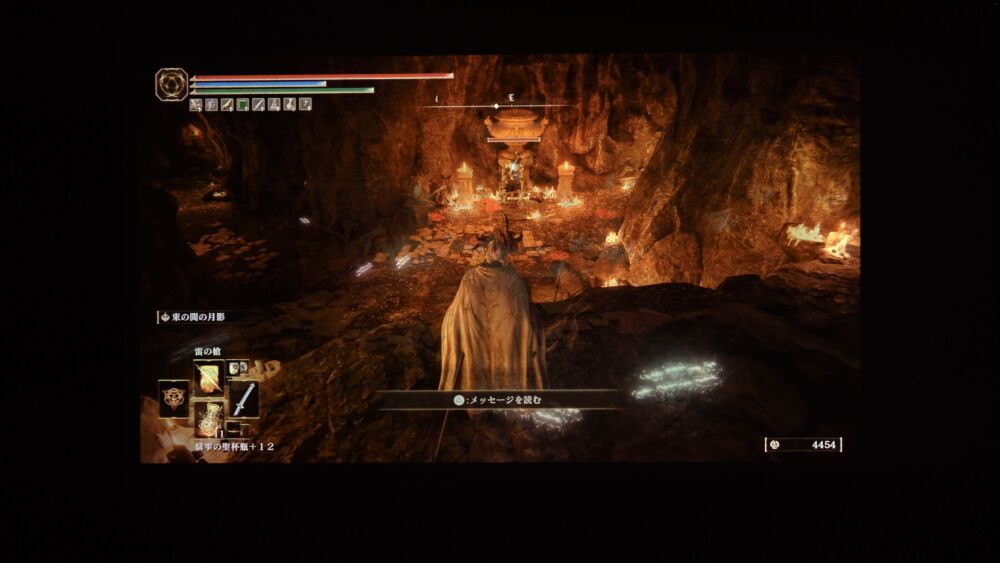Select the sword in right-hand slot
Viewport: 1000px width, 563px height.
244,399
